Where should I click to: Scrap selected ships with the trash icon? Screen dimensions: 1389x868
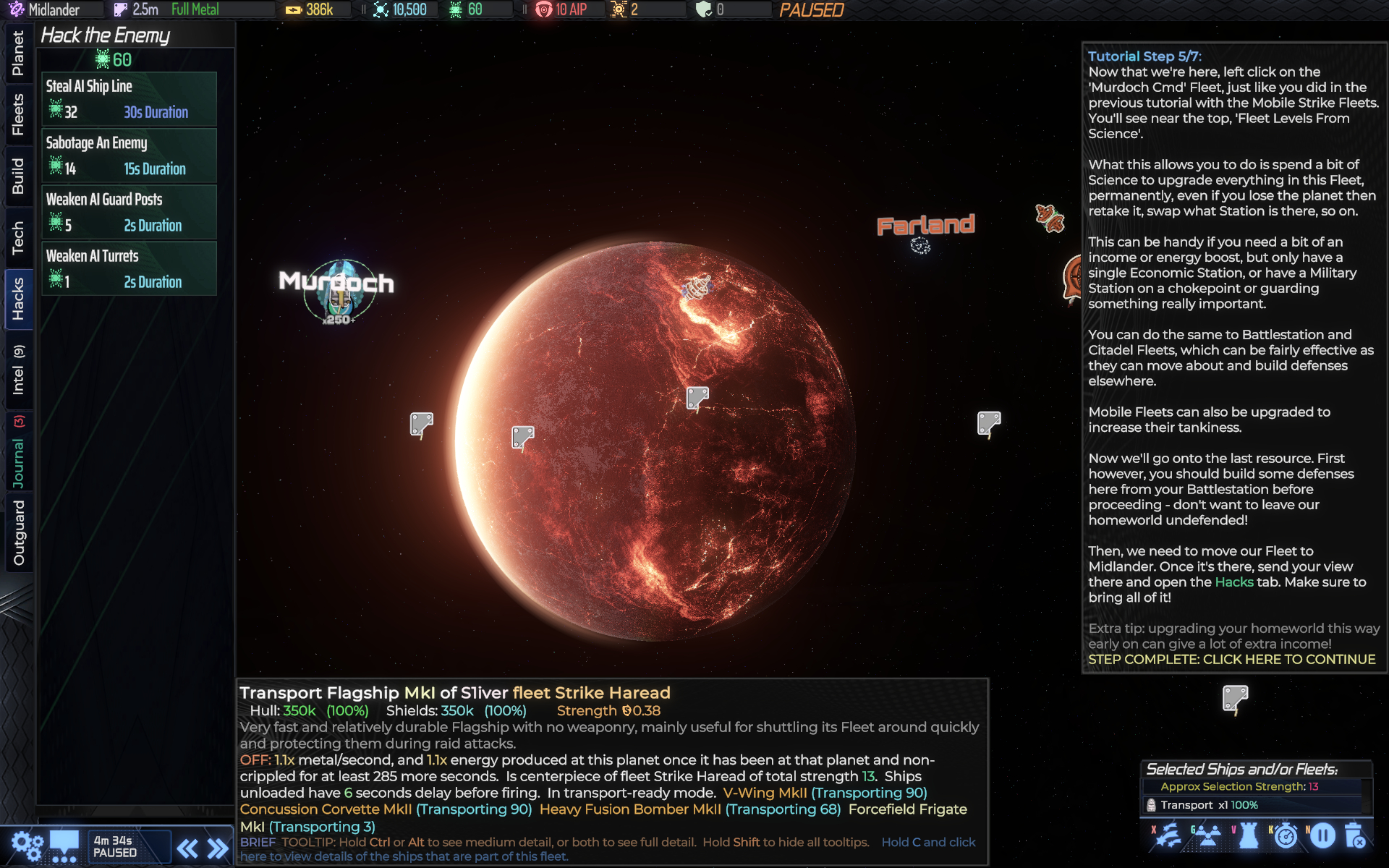(1355, 837)
